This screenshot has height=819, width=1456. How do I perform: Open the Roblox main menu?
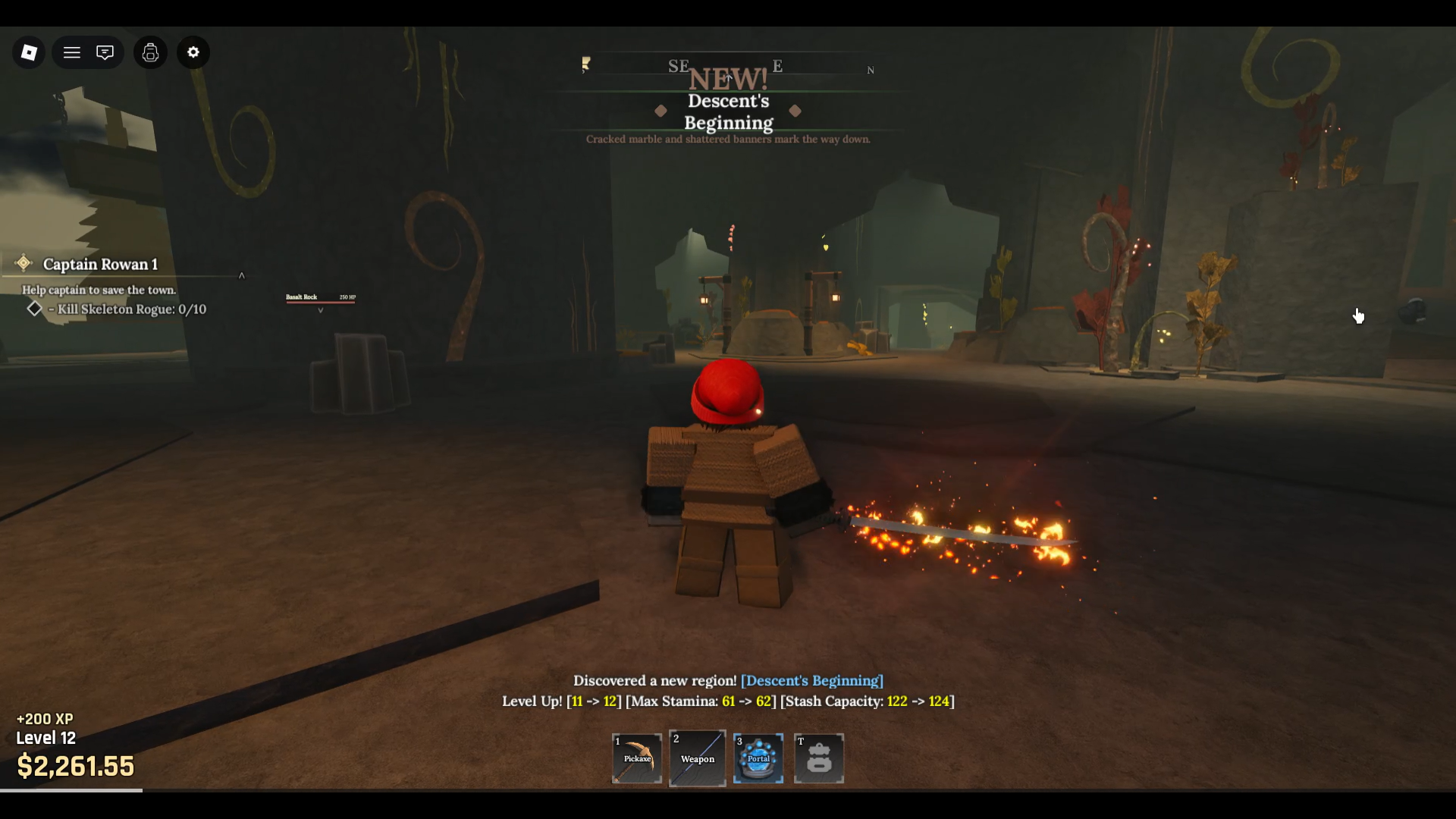pos(29,52)
